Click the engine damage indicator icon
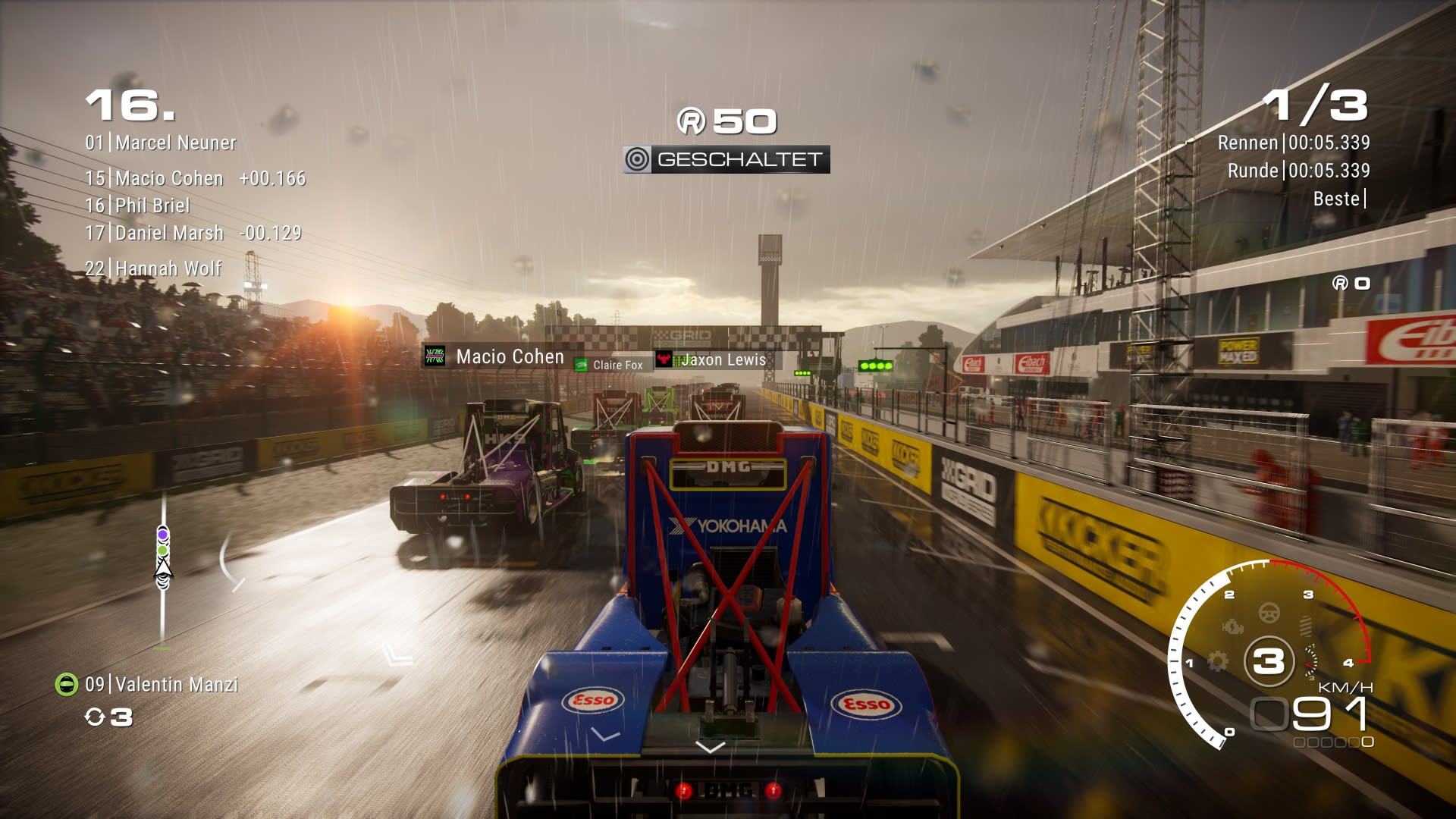 (1233, 626)
